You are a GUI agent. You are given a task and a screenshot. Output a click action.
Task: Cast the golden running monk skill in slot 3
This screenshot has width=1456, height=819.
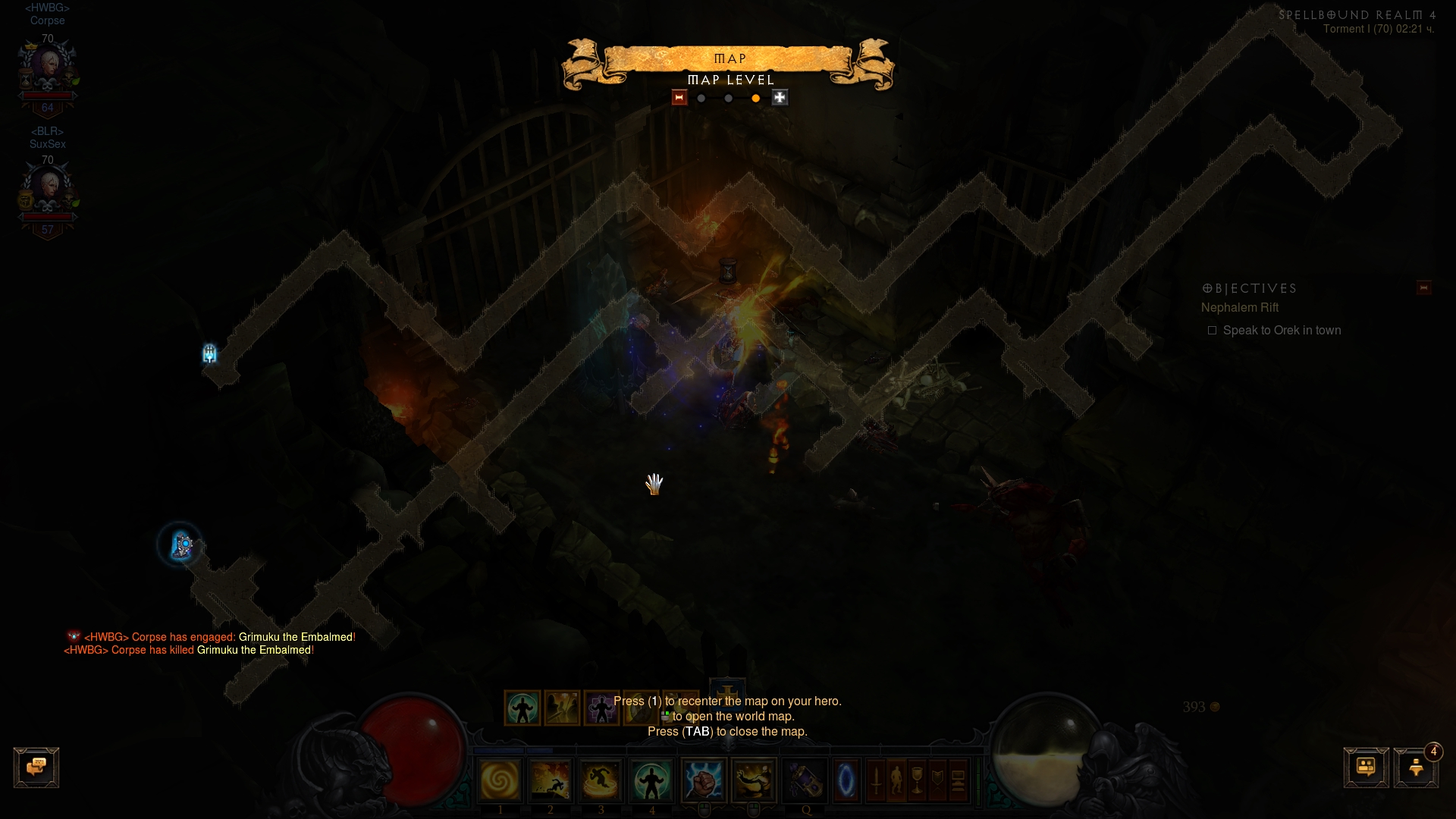[601, 780]
